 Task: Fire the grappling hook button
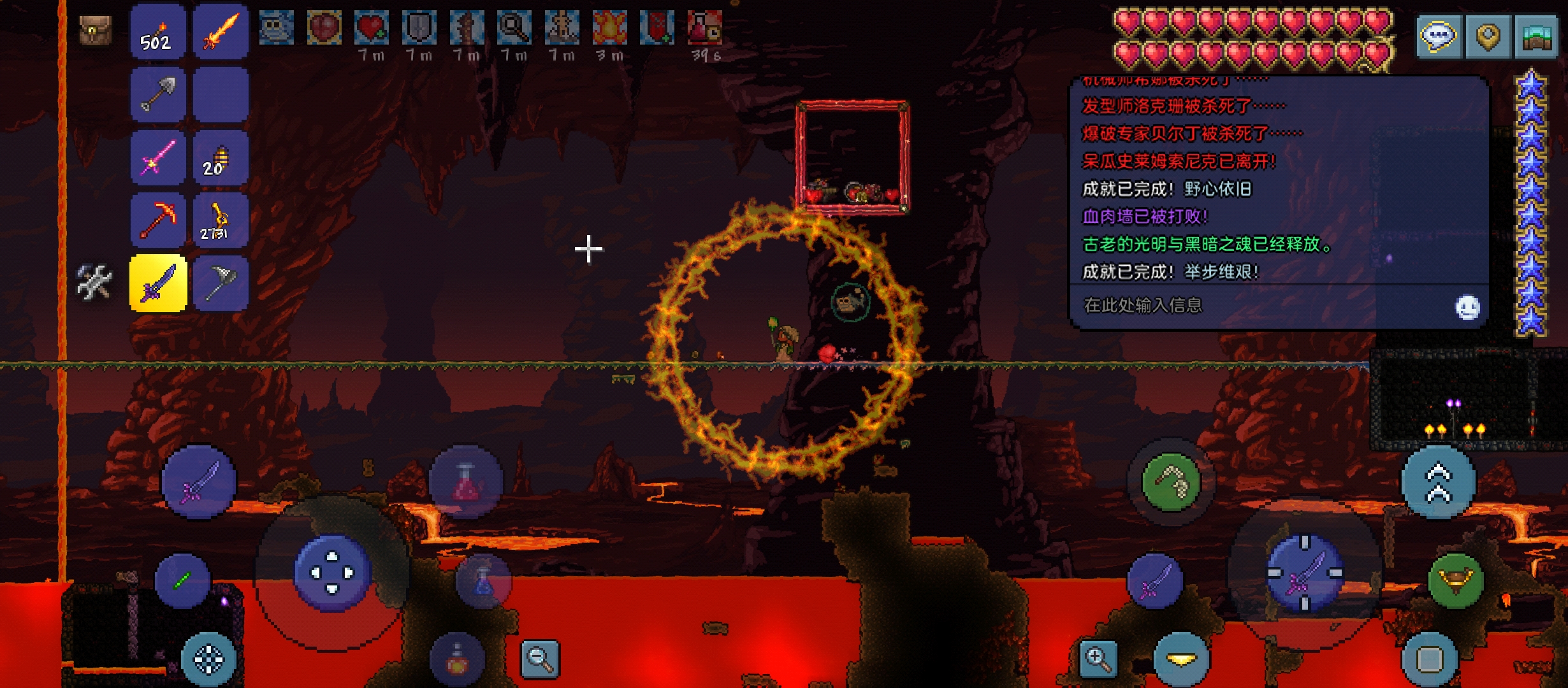pyautogui.click(x=1171, y=482)
